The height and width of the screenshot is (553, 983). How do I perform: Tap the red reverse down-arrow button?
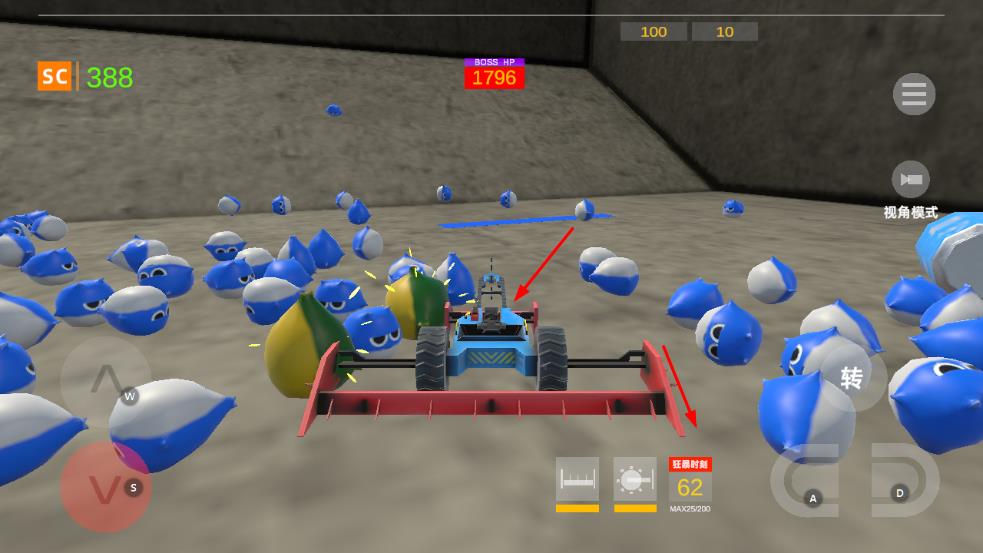104,488
